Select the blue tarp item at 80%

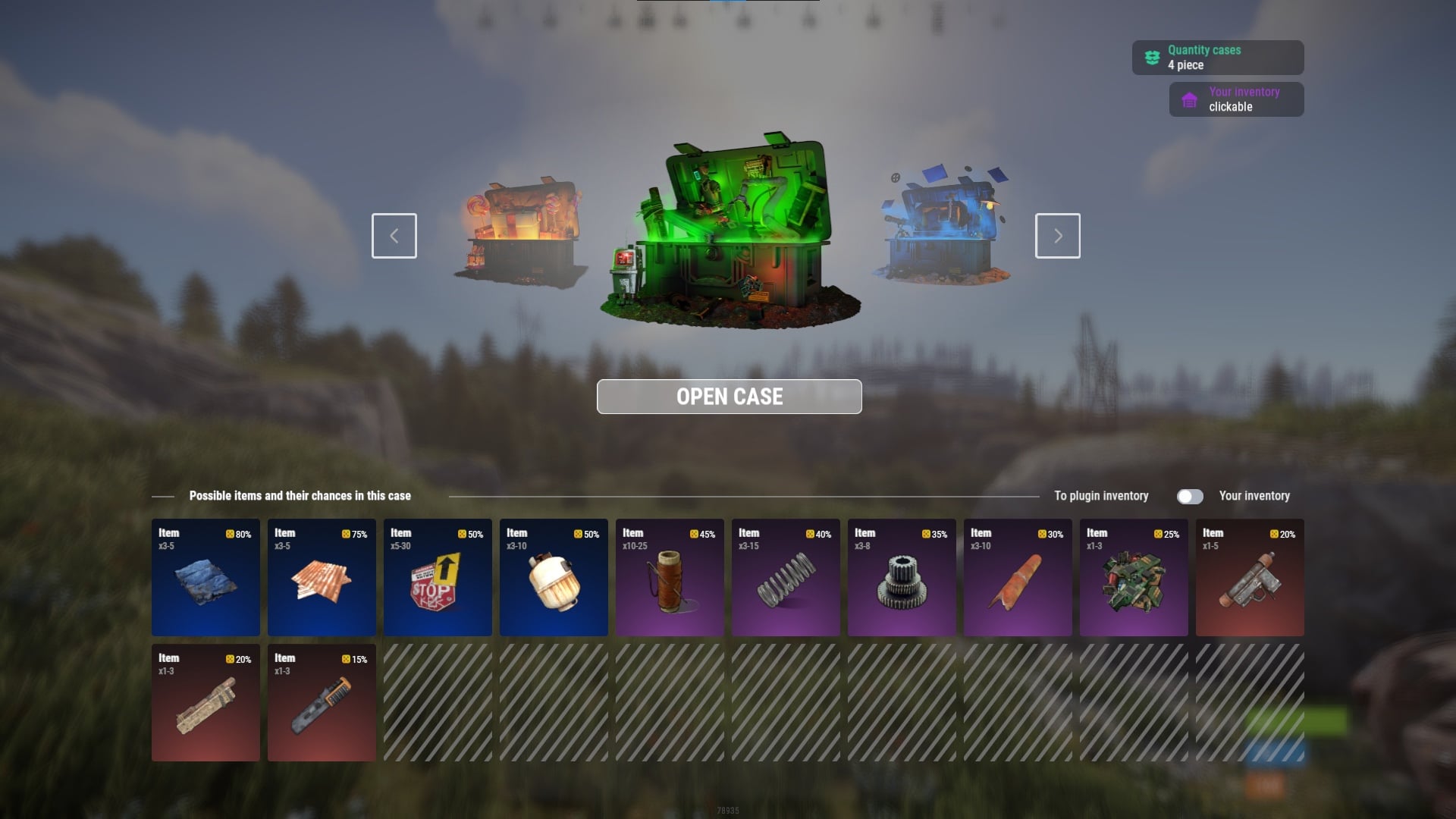[x=206, y=577]
